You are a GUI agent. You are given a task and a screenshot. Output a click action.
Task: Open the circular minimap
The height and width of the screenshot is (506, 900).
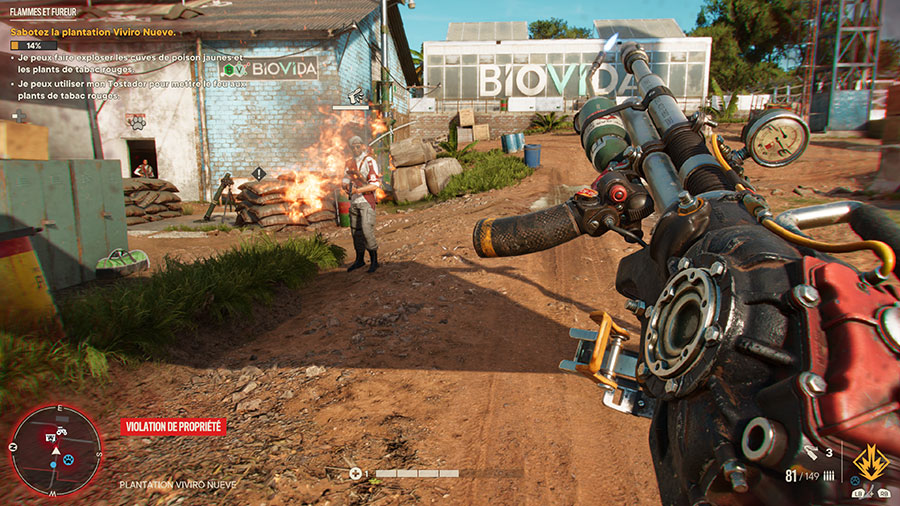click(x=55, y=450)
